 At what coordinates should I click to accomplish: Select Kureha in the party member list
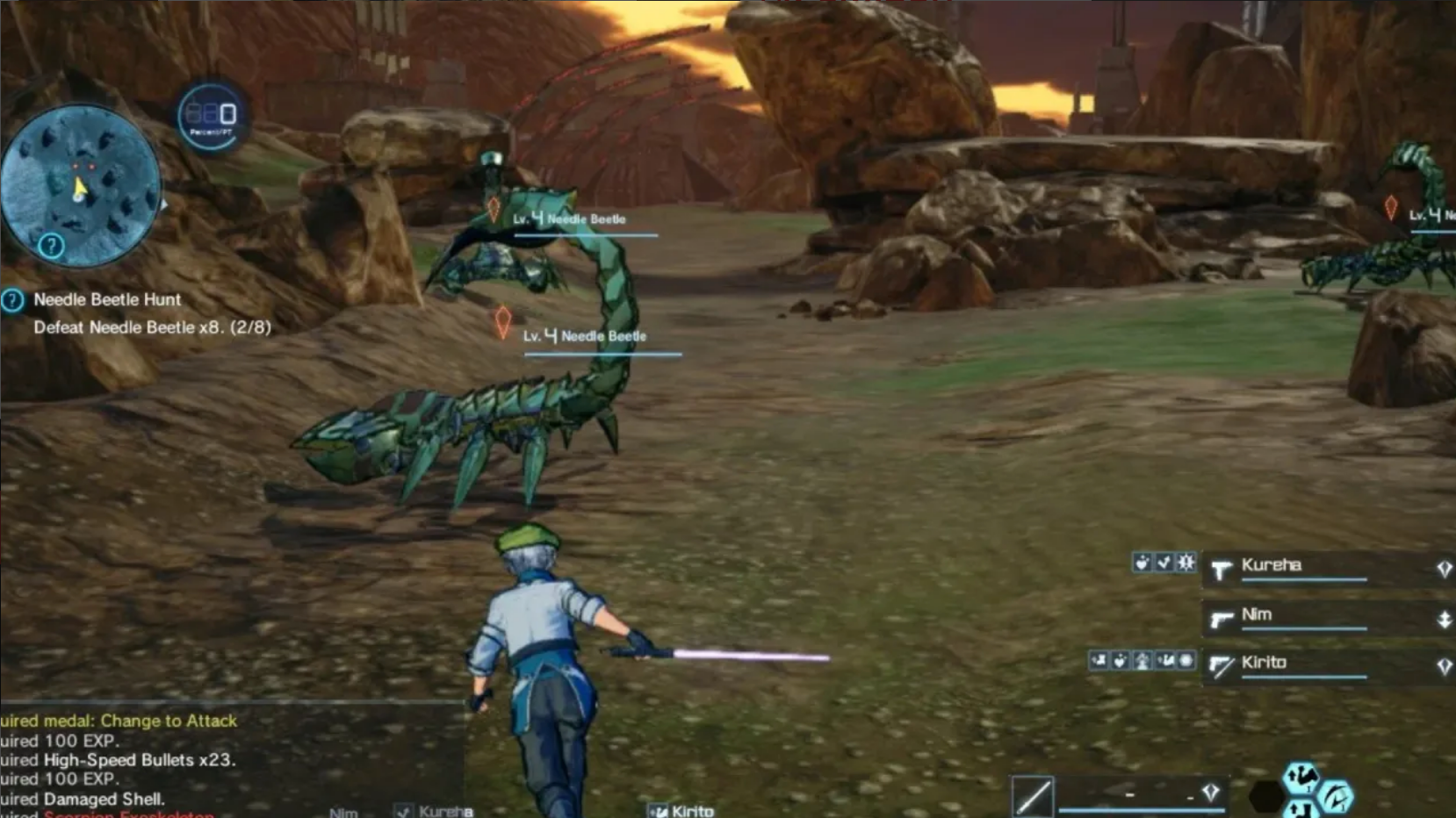(1272, 566)
